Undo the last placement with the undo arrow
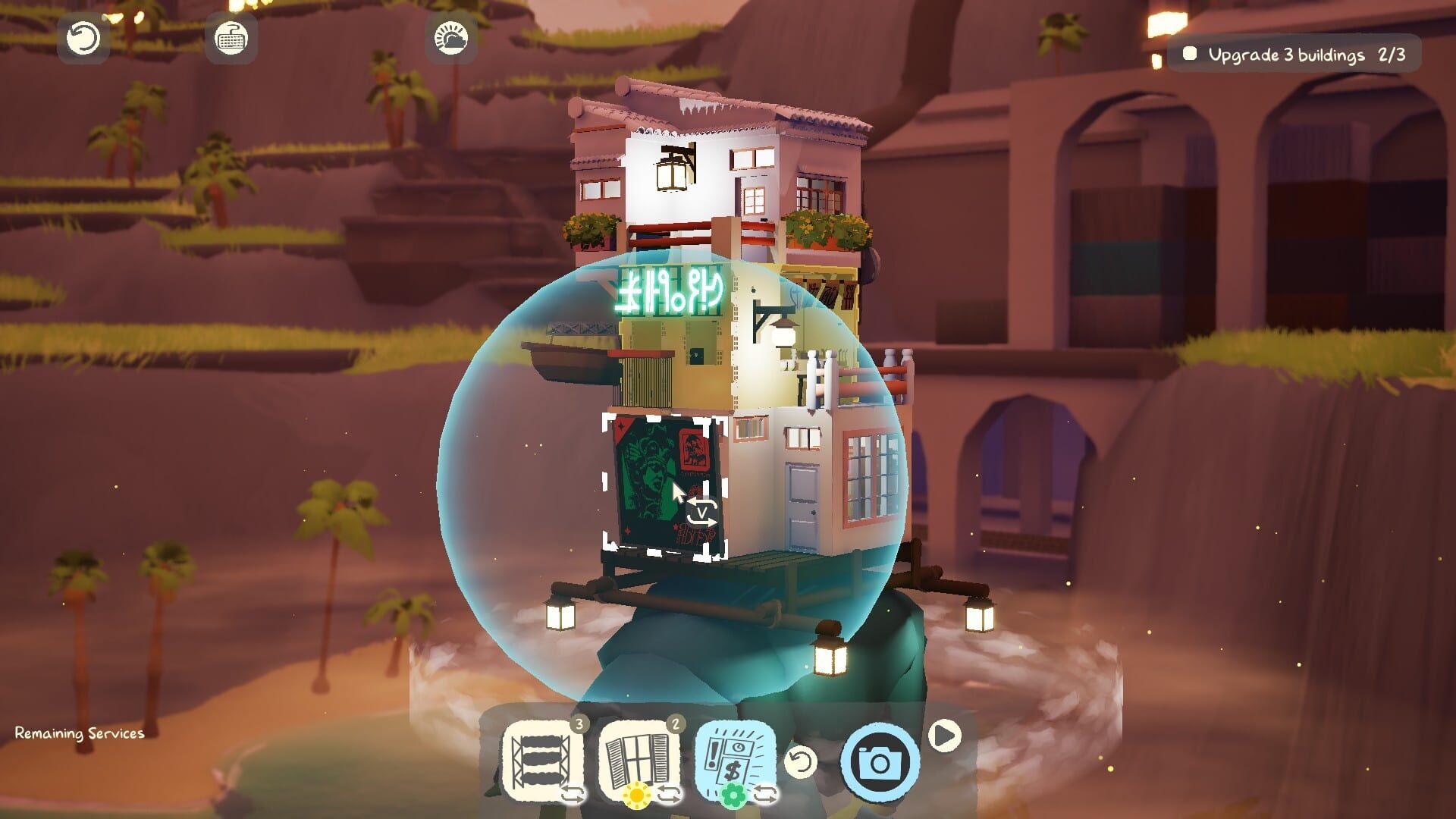 (802, 761)
